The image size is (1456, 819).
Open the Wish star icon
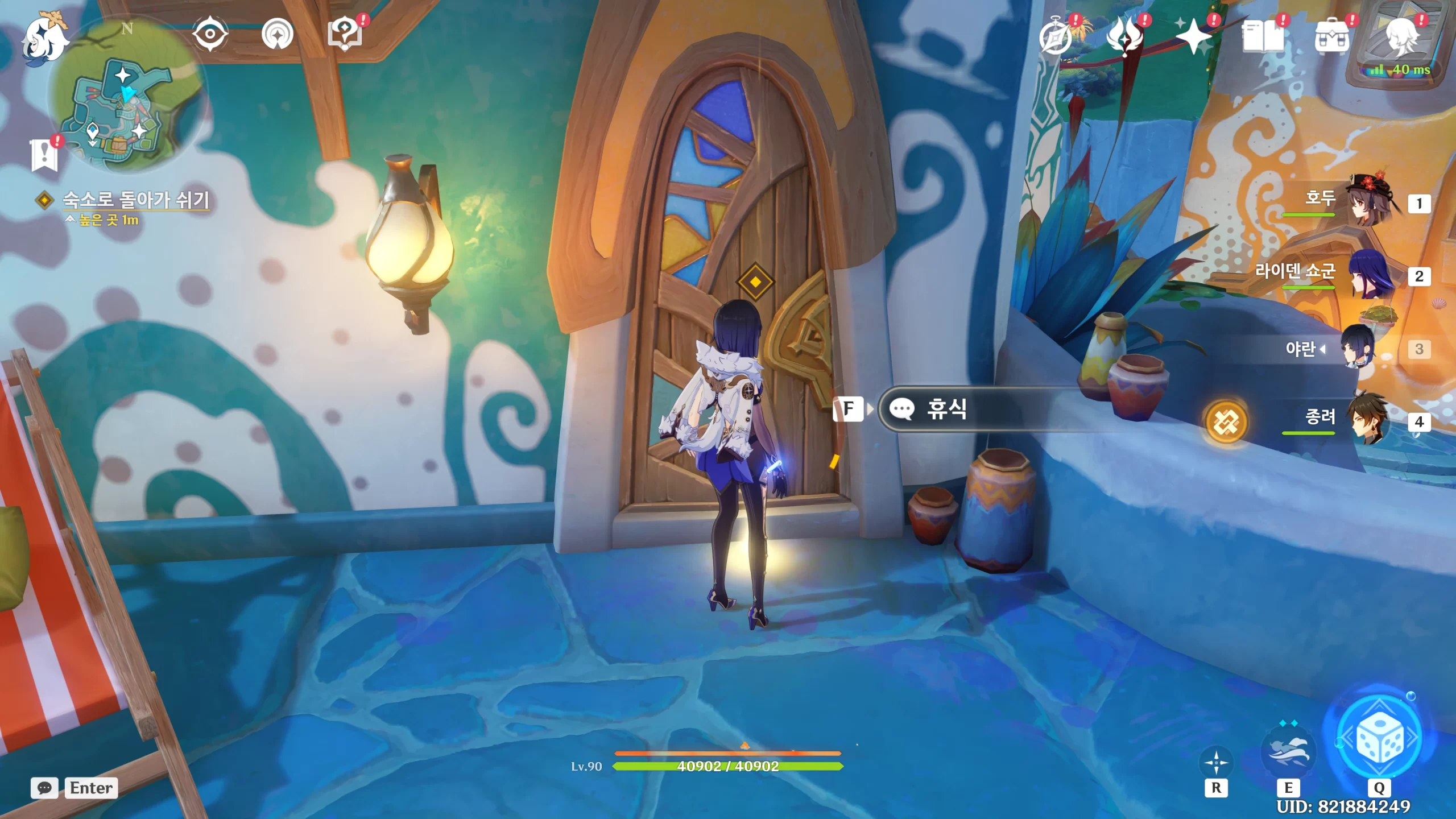click(1193, 36)
